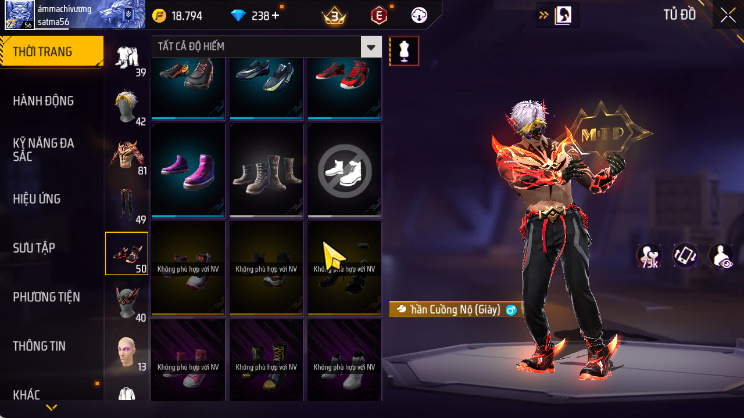Toggle the character visibility eye icon
The image size is (744, 418).
pyautogui.click(x=720, y=255)
